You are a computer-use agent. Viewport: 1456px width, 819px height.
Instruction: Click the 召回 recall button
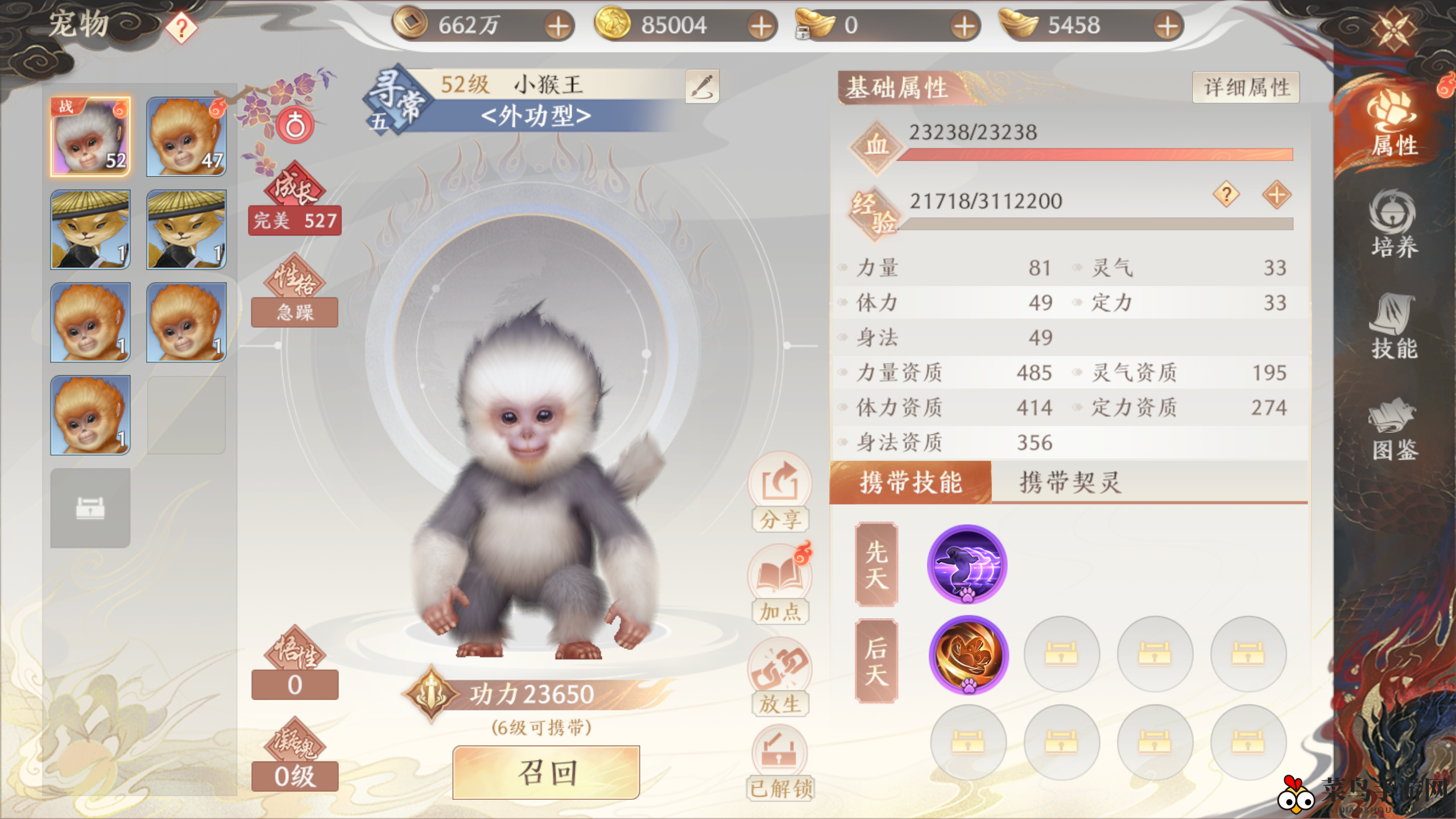click(546, 772)
